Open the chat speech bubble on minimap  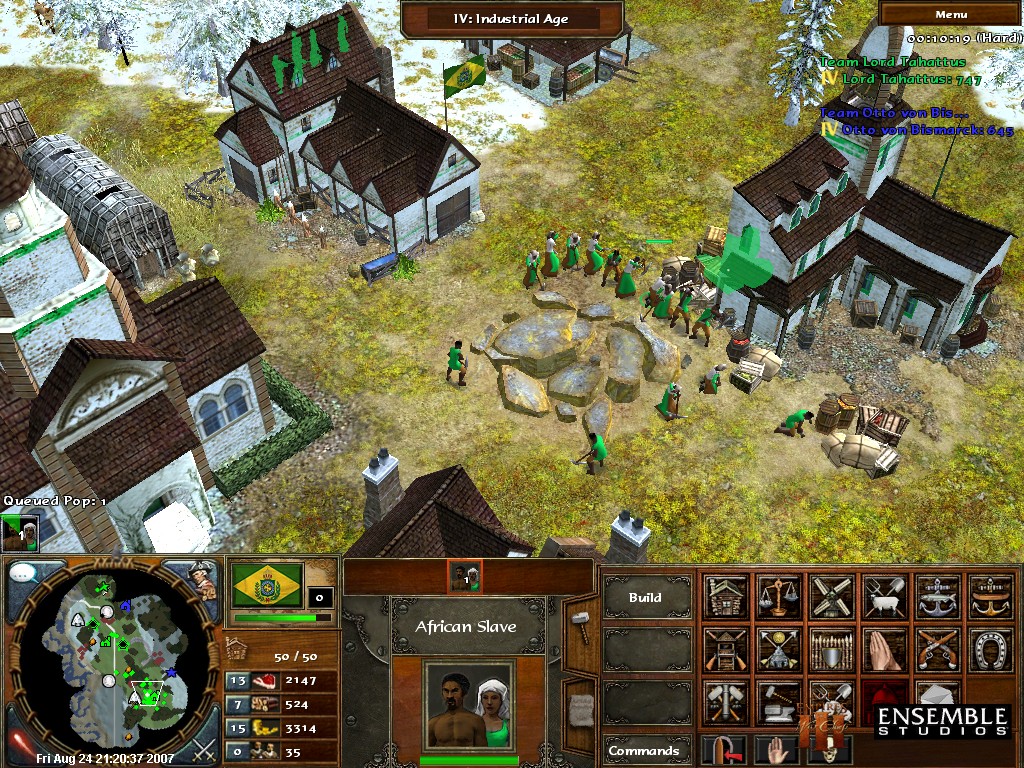(24, 576)
